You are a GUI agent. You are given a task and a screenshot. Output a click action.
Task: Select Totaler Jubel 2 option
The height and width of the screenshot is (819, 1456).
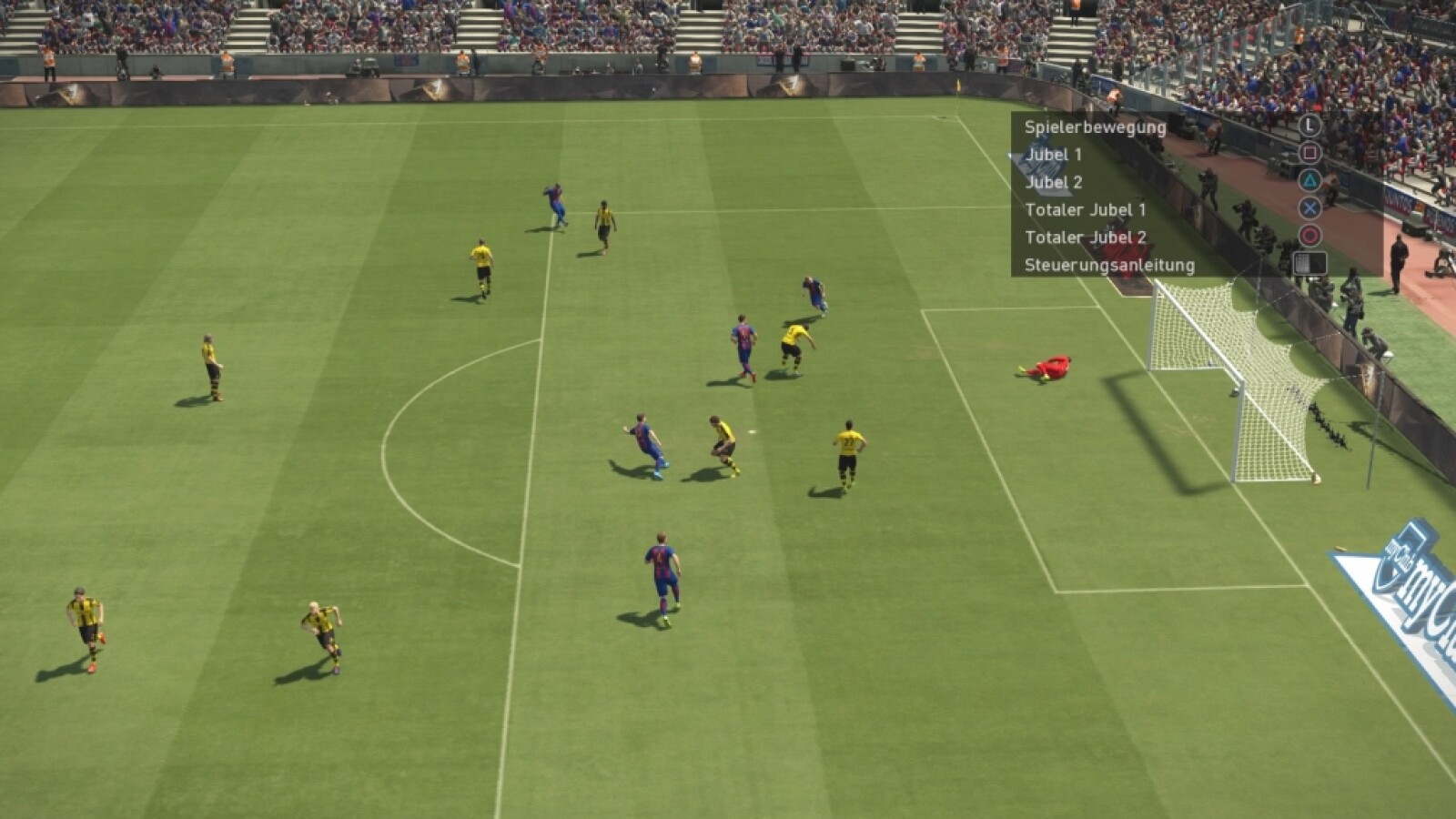(1085, 238)
